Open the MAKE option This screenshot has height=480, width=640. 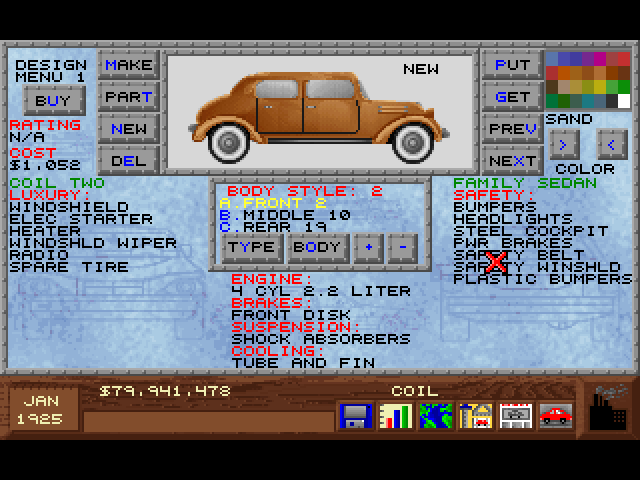129,65
